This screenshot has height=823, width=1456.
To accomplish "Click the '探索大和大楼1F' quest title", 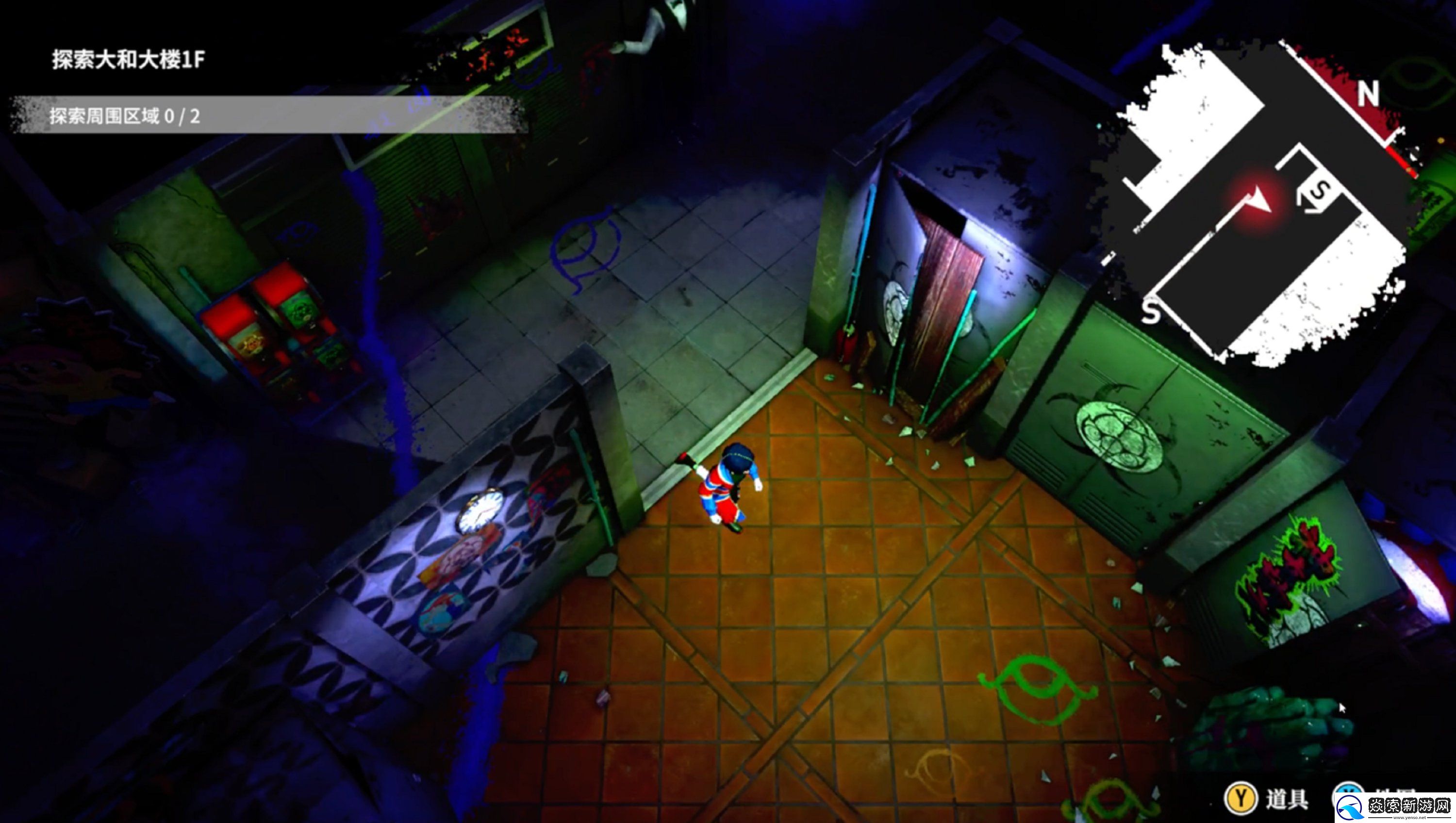I will pyautogui.click(x=128, y=59).
